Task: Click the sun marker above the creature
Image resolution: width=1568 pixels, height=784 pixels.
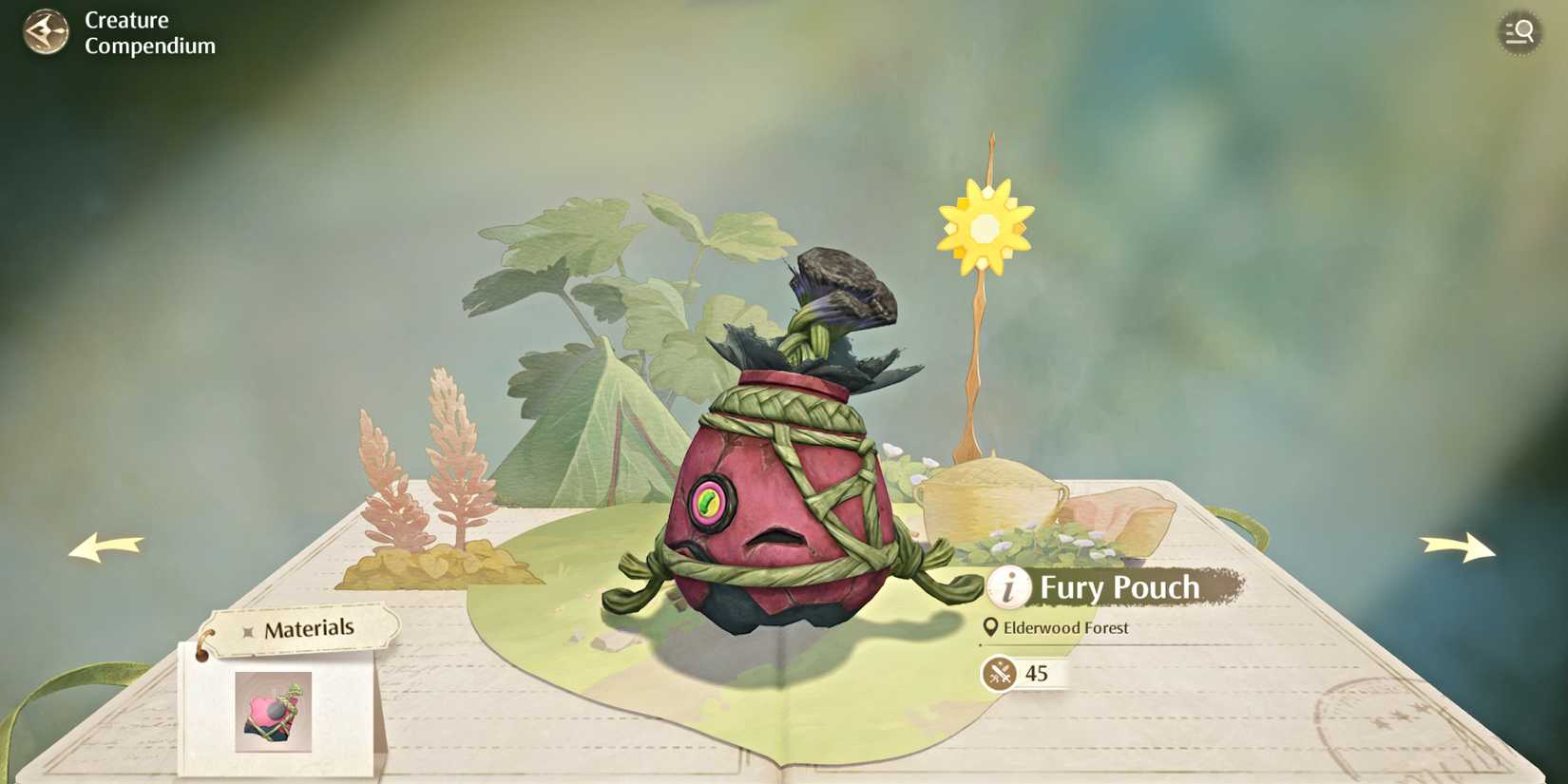Action: click(x=985, y=225)
